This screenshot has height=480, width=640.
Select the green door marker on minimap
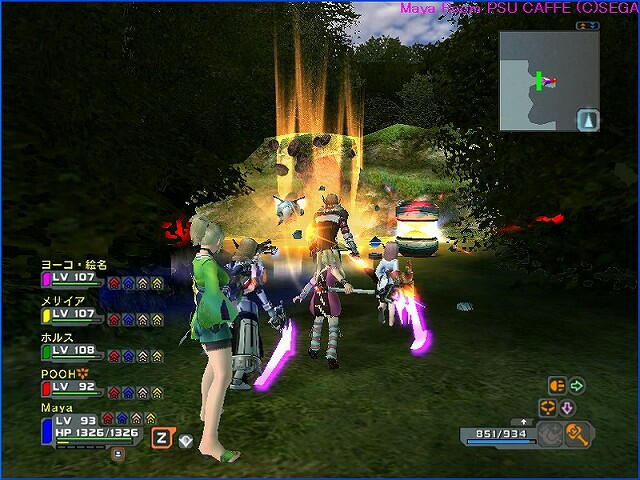point(538,79)
